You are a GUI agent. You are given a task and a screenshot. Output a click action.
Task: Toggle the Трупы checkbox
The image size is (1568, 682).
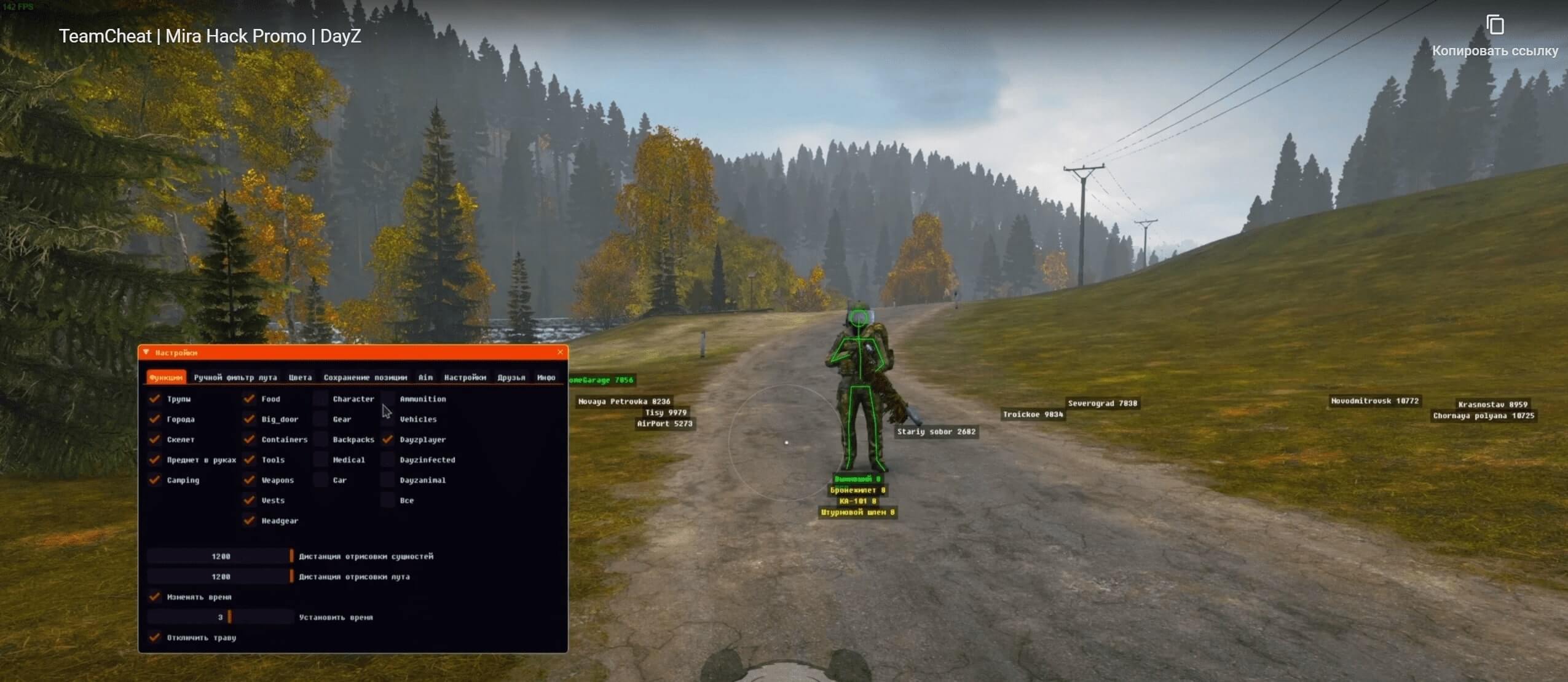pos(155,399)
